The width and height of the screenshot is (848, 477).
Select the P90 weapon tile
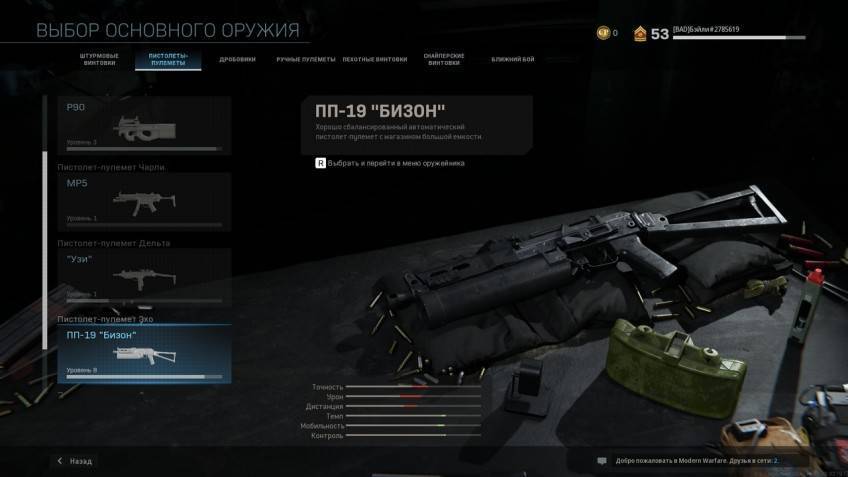coord(146,125)
